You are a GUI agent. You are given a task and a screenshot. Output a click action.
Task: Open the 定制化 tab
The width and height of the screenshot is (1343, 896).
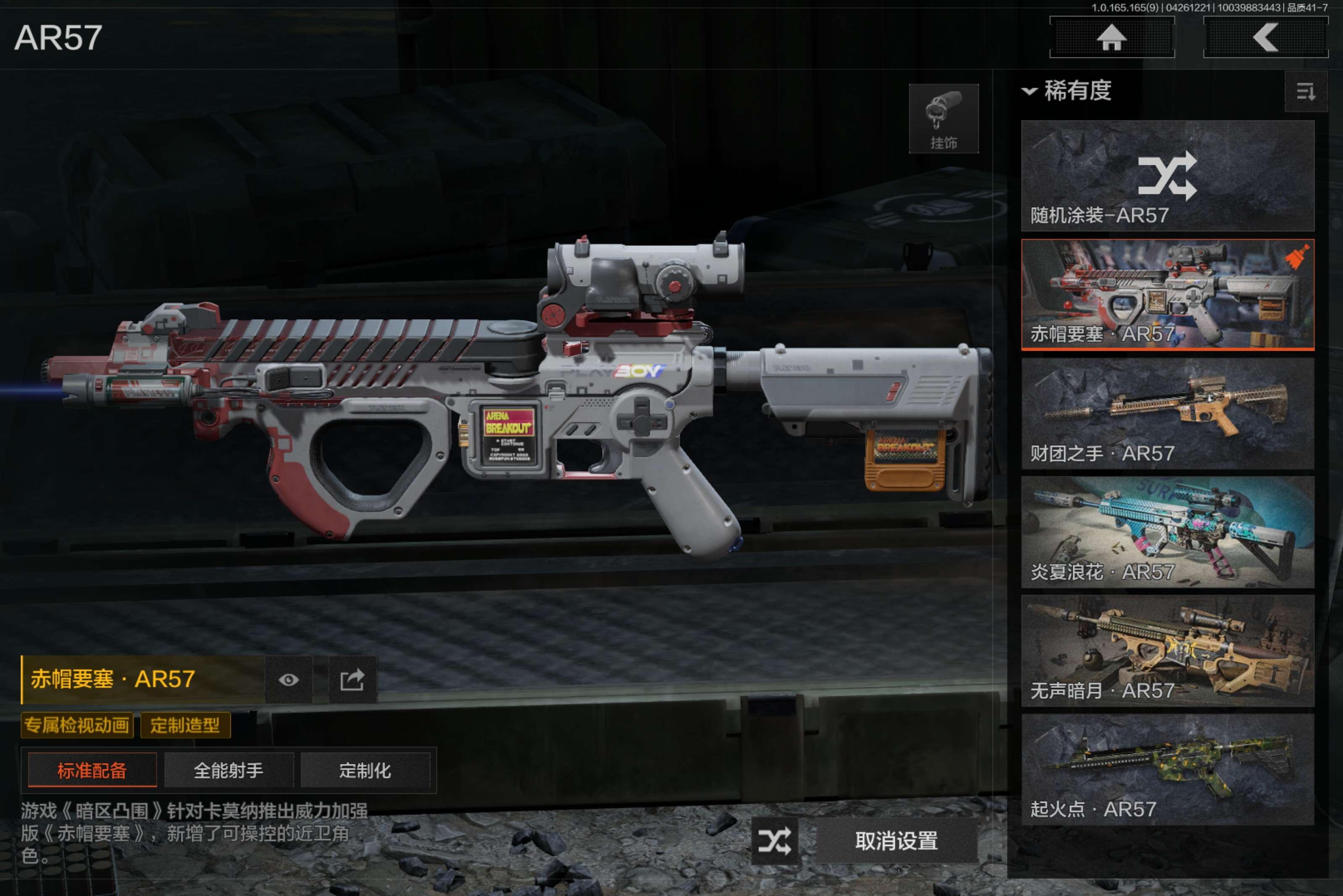[x=365, y=770]
